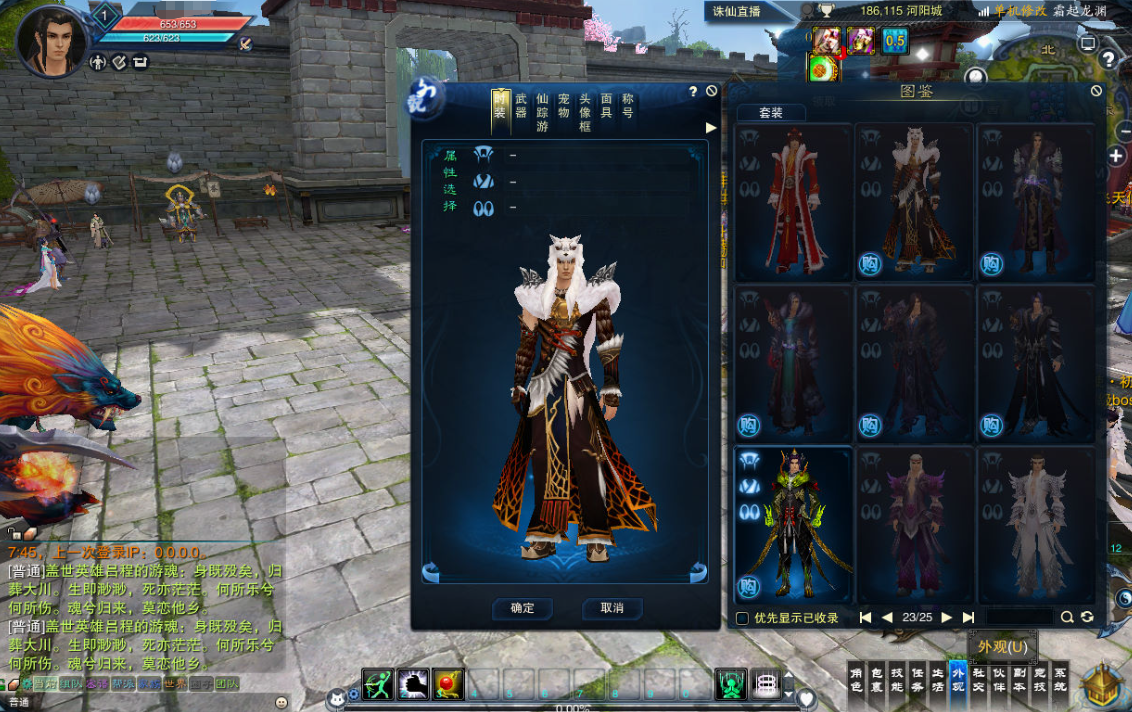Go to the next collection page
Image resolution: width=1132 pixels, height=712 pixels.
(x=946, y=618)
